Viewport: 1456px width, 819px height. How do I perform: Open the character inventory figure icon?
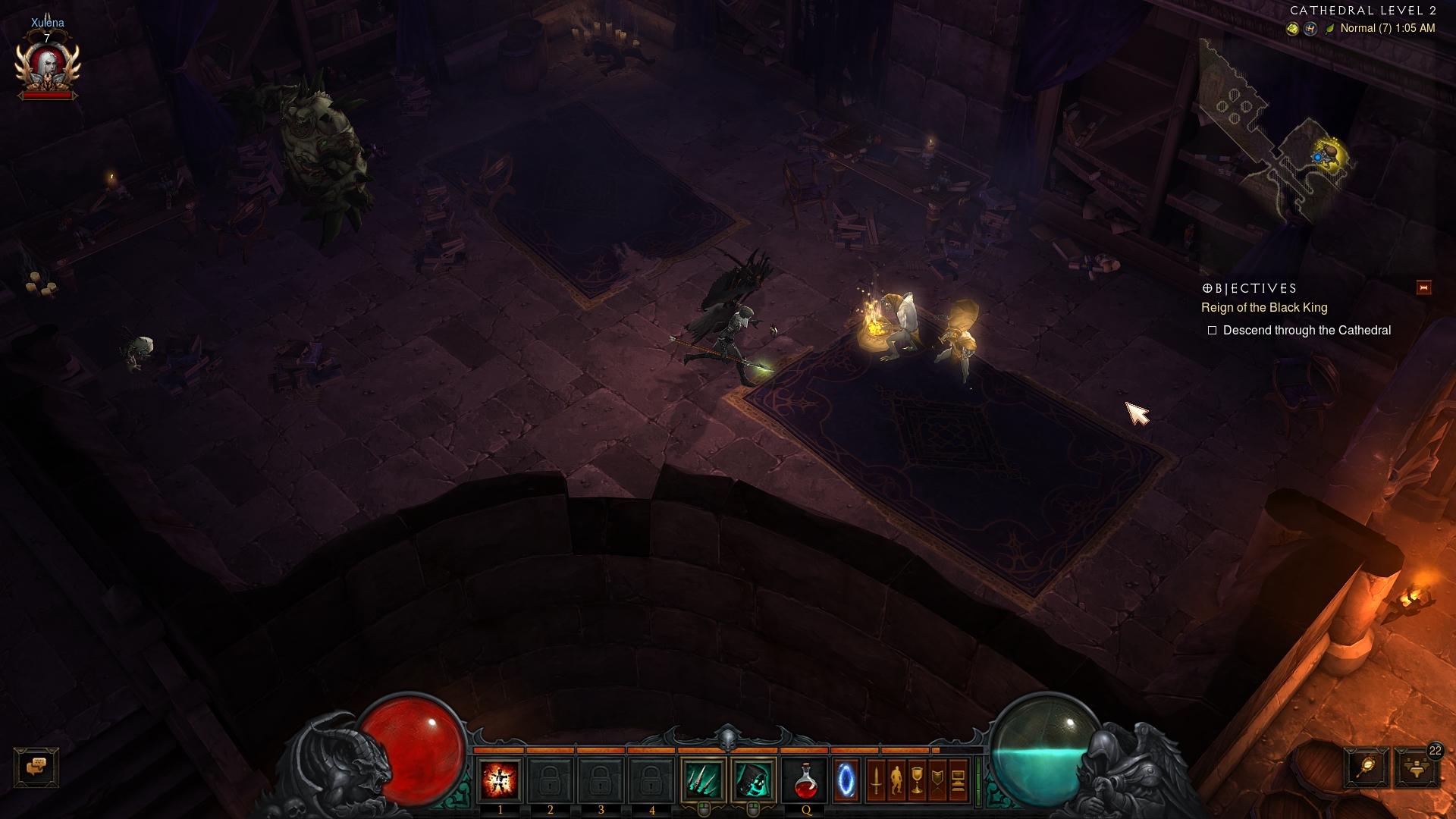[x=896, y=780]
